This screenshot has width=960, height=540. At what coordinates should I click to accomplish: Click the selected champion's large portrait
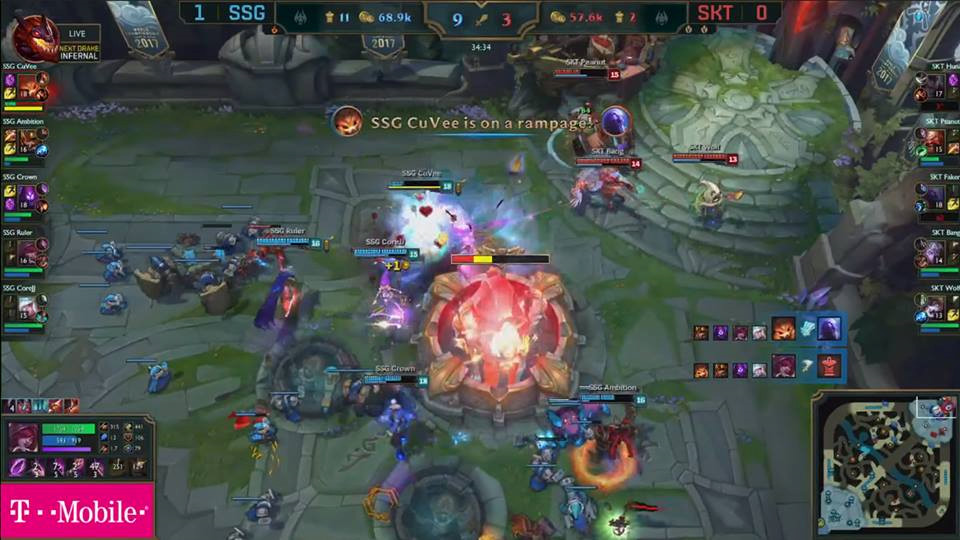(22, 438)
